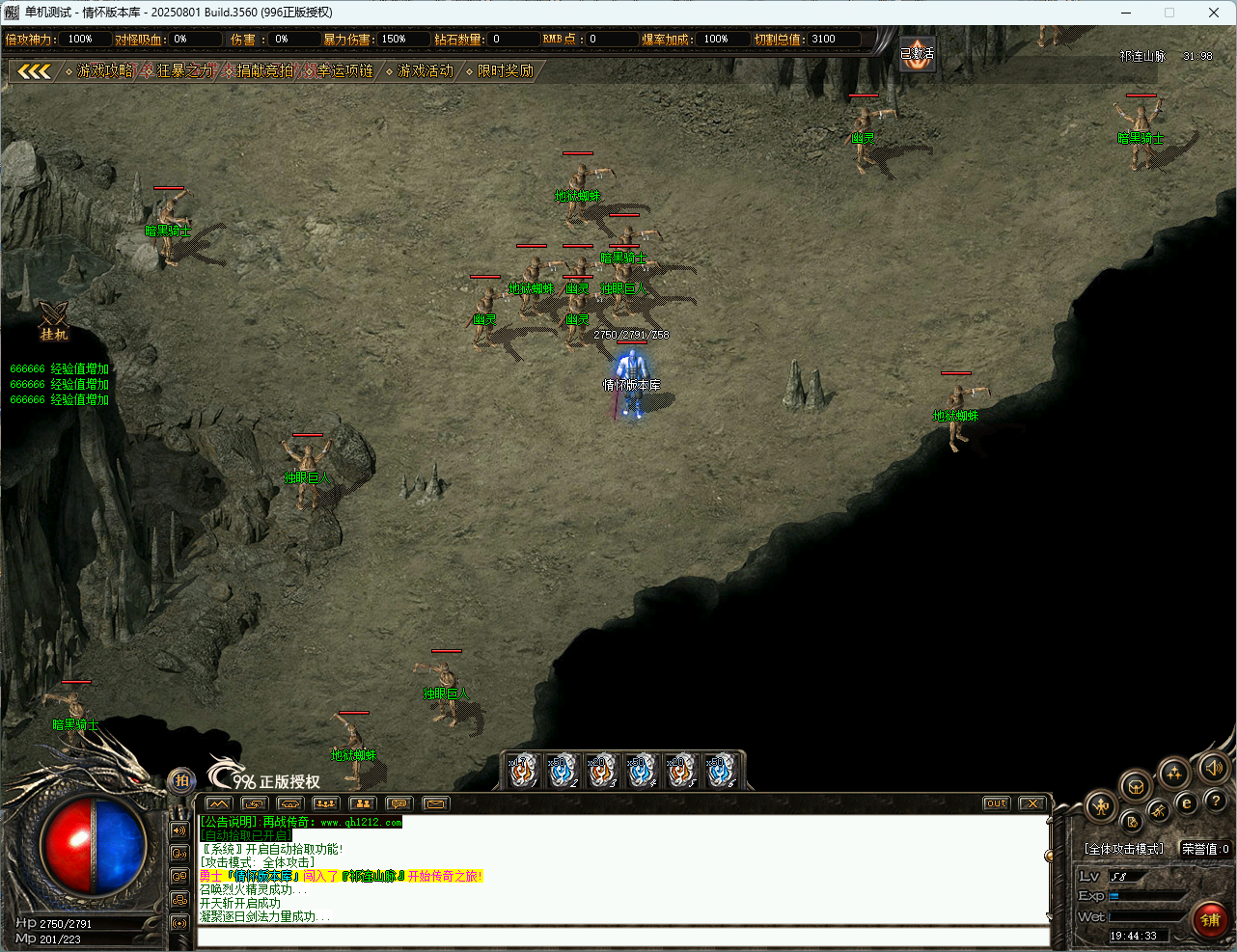
Task: Open the 铺 shop icon at bottom right
Action: (x=1211, y=919)
